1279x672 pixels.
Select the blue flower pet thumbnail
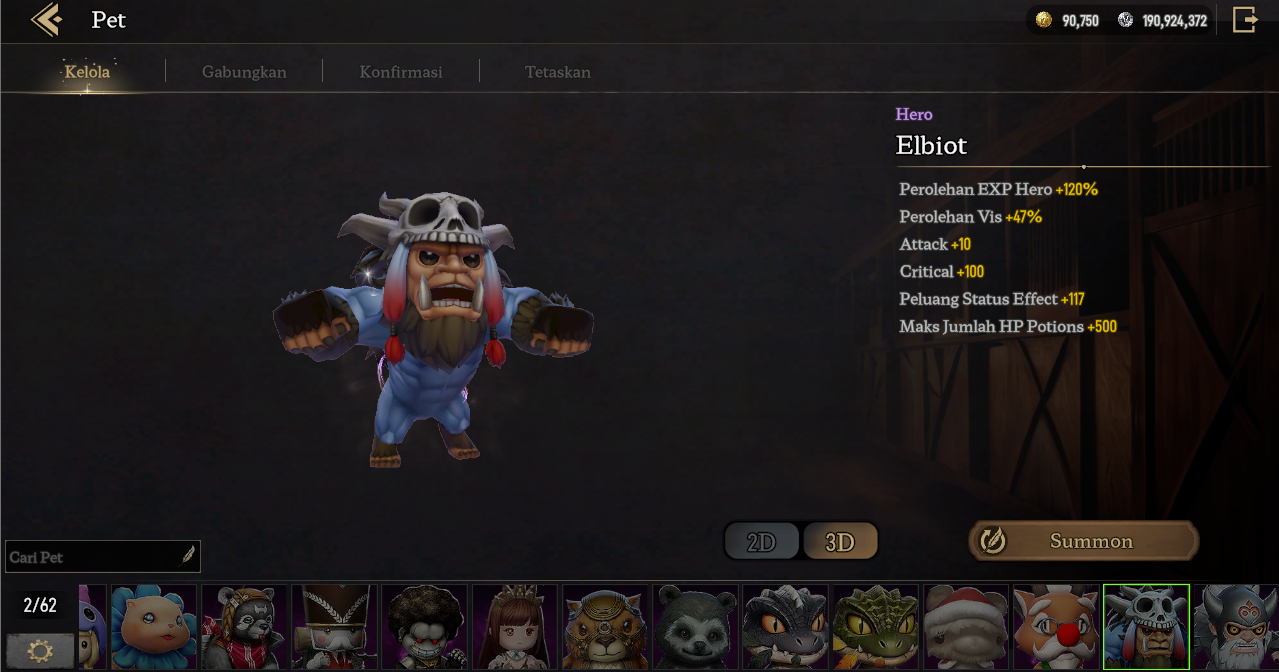pos(153,627)
